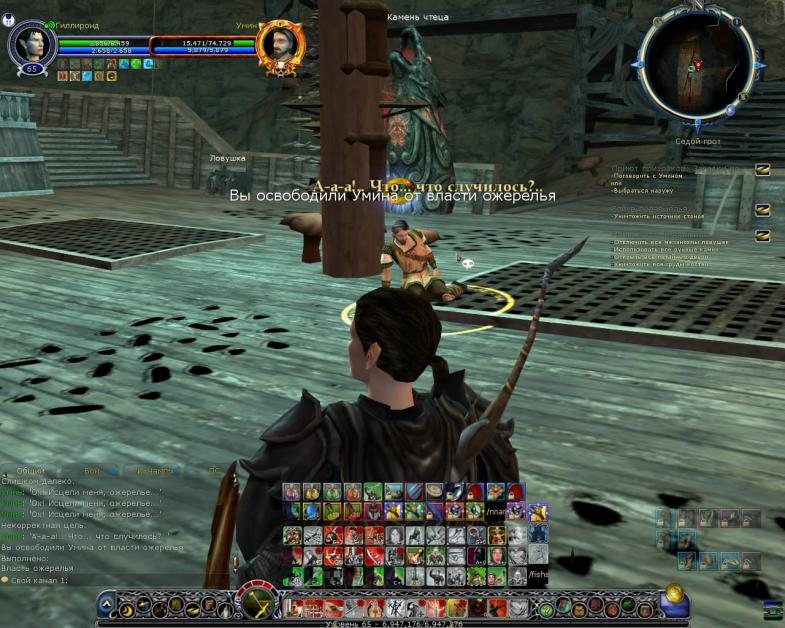Screen dimensions: 785x628
Task: Click the gold coin store button
Action: (673, 593)
